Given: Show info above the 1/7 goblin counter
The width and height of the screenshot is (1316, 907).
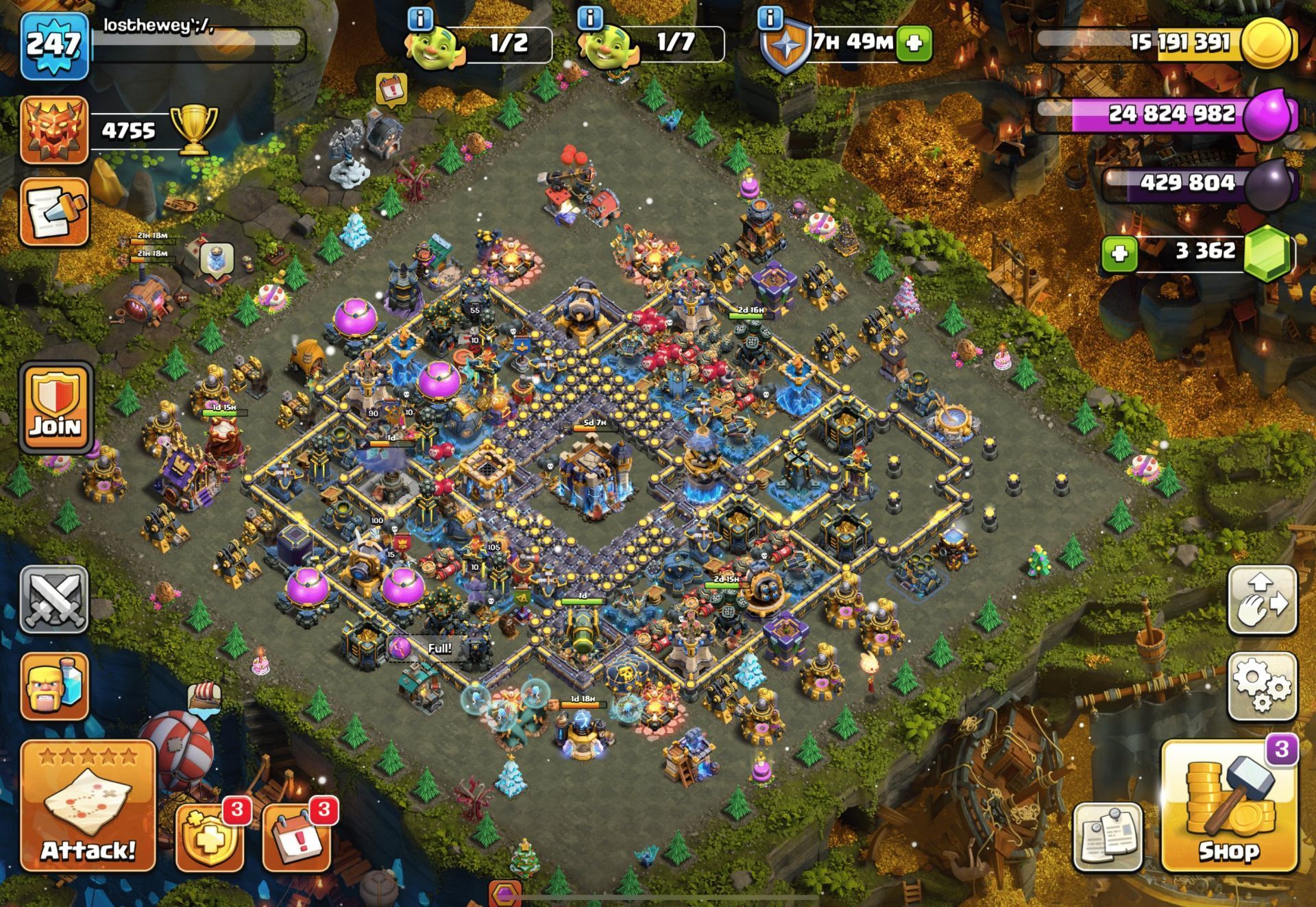Looking at the screenshot, I should (x=590, y=19).
